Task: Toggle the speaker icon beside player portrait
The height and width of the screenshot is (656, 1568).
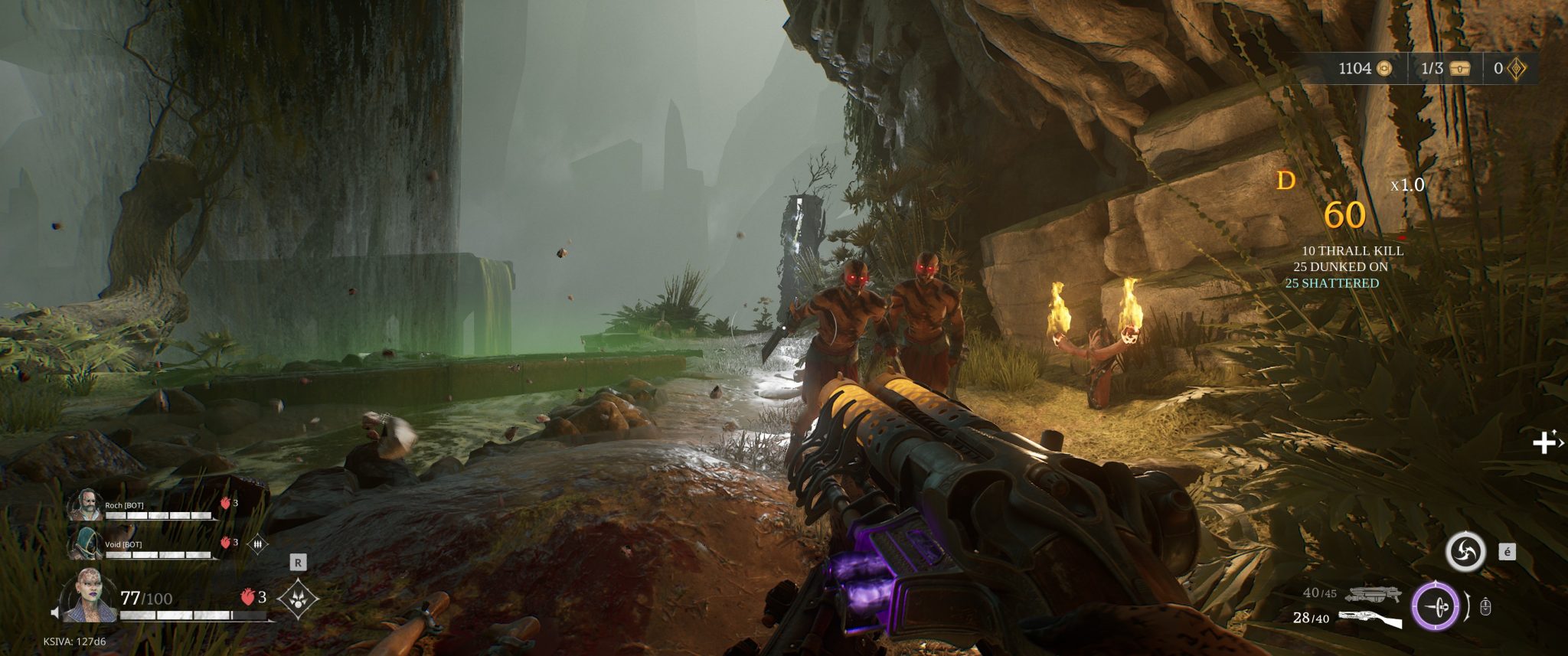Action: click(x=55, y=612)
